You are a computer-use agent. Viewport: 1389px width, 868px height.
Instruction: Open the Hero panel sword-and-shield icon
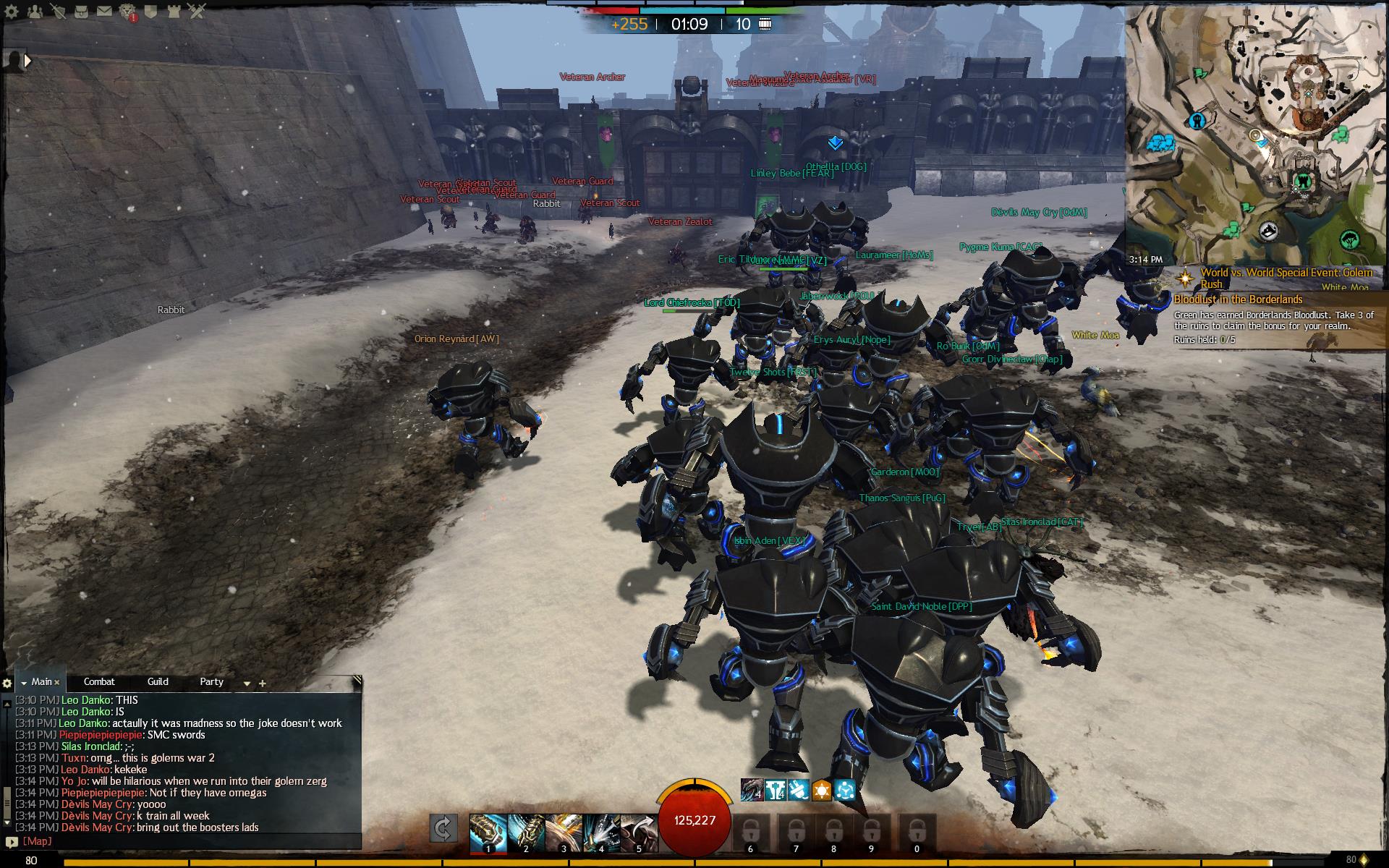tap(58, 11)
